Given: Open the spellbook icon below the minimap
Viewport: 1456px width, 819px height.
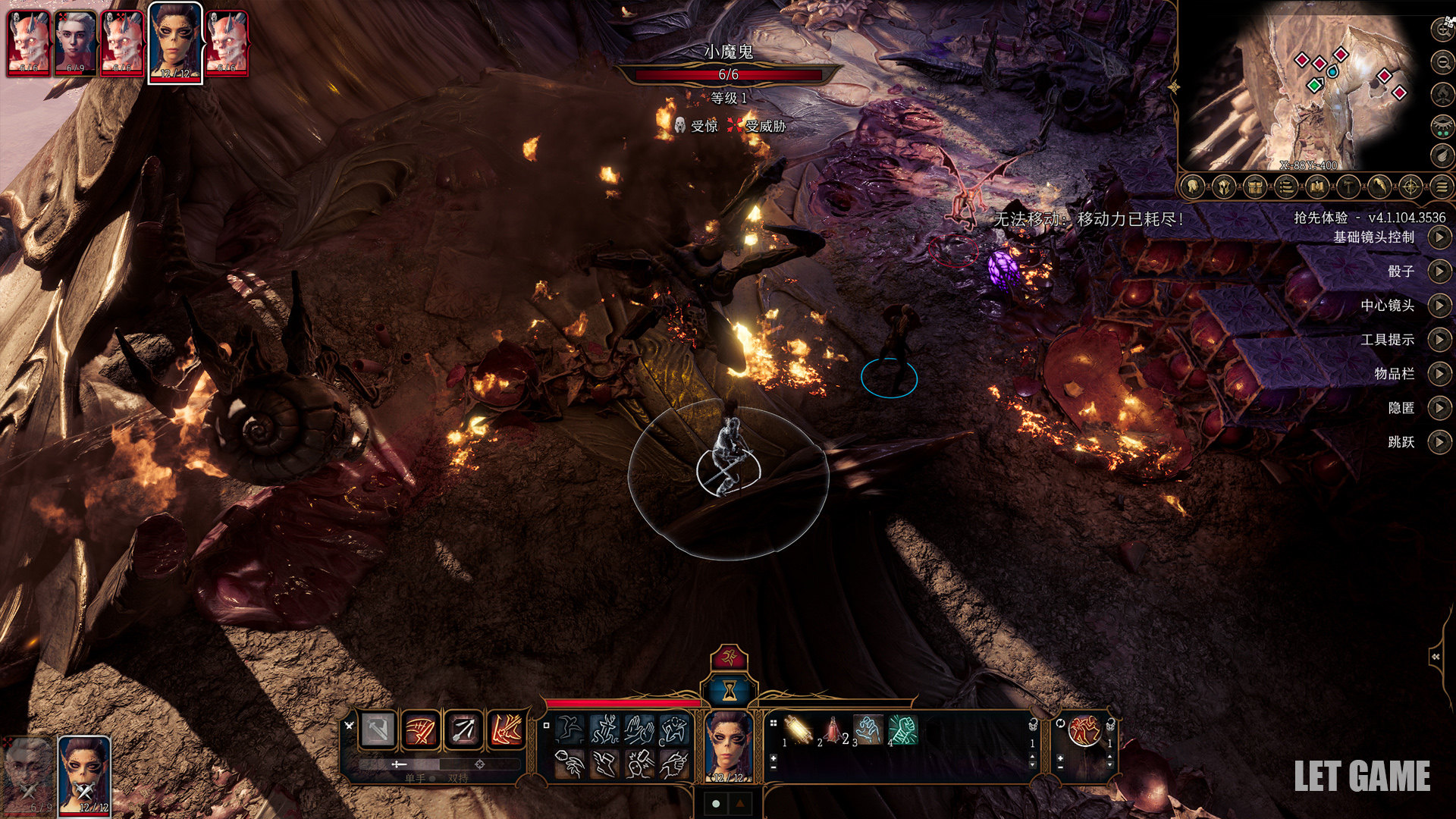Looking at the screenshot, I should point(1317,187).
